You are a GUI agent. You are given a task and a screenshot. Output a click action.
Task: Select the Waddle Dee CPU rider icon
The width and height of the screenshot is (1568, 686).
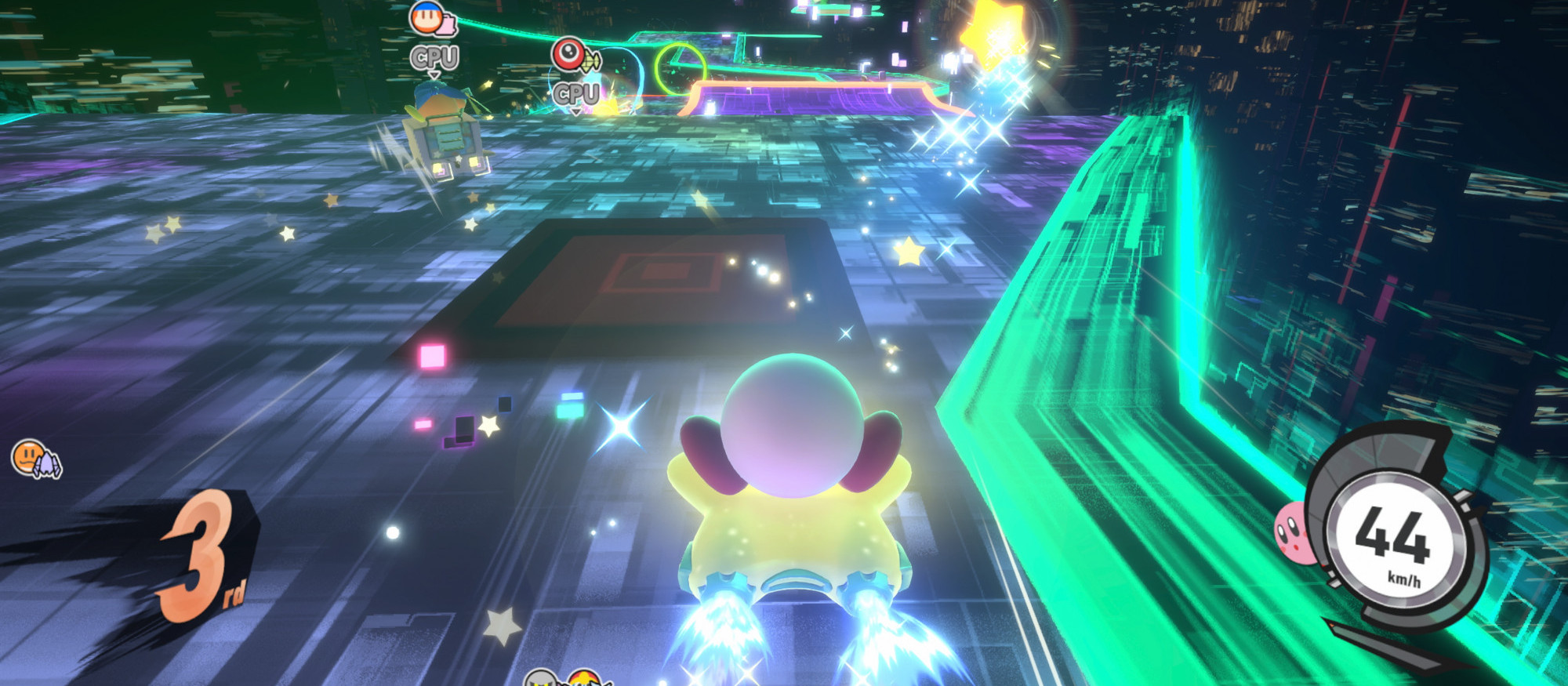coord(427,20)
